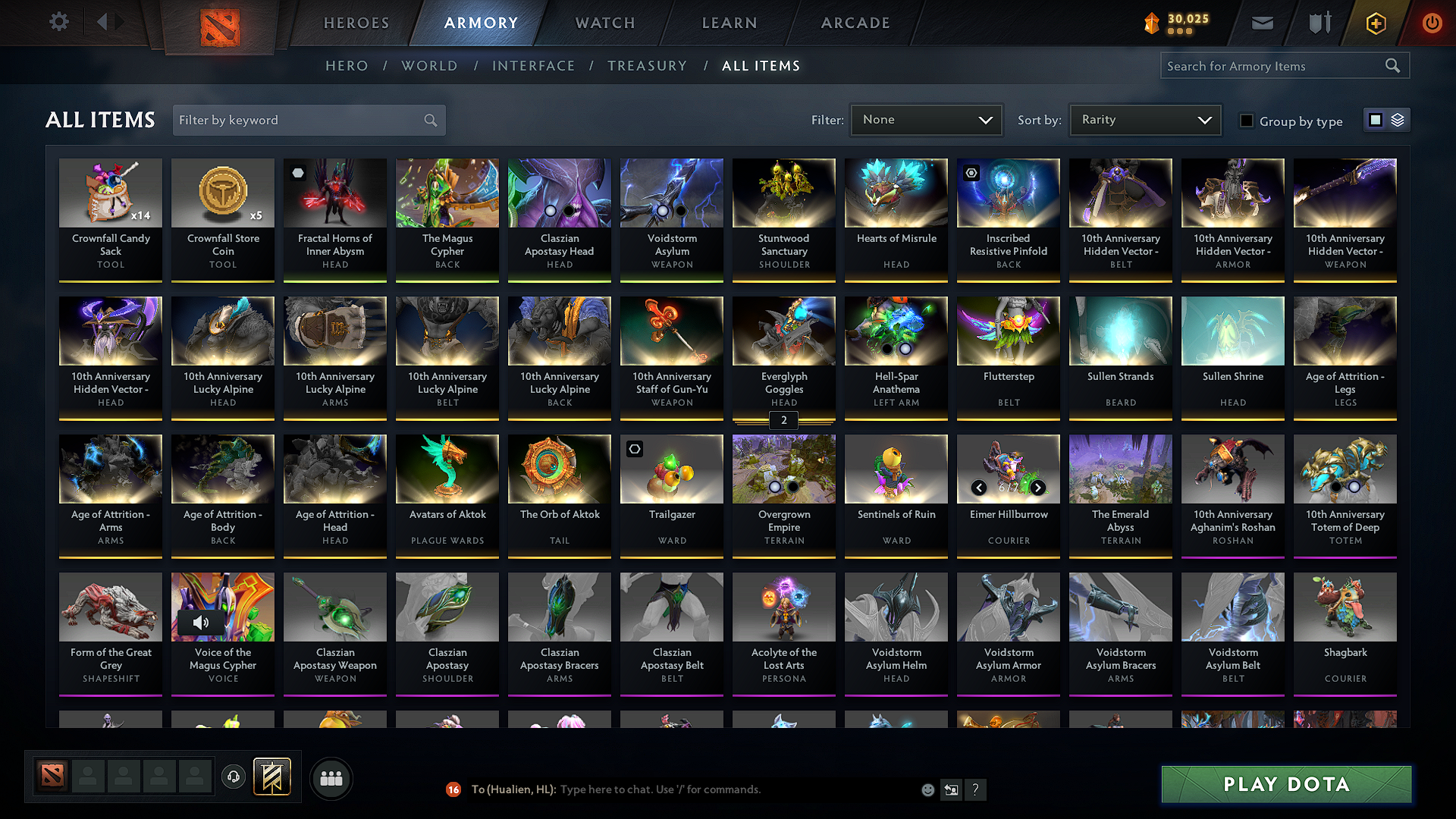Click the next arrow on Eimer Hillburrow

1038,488
